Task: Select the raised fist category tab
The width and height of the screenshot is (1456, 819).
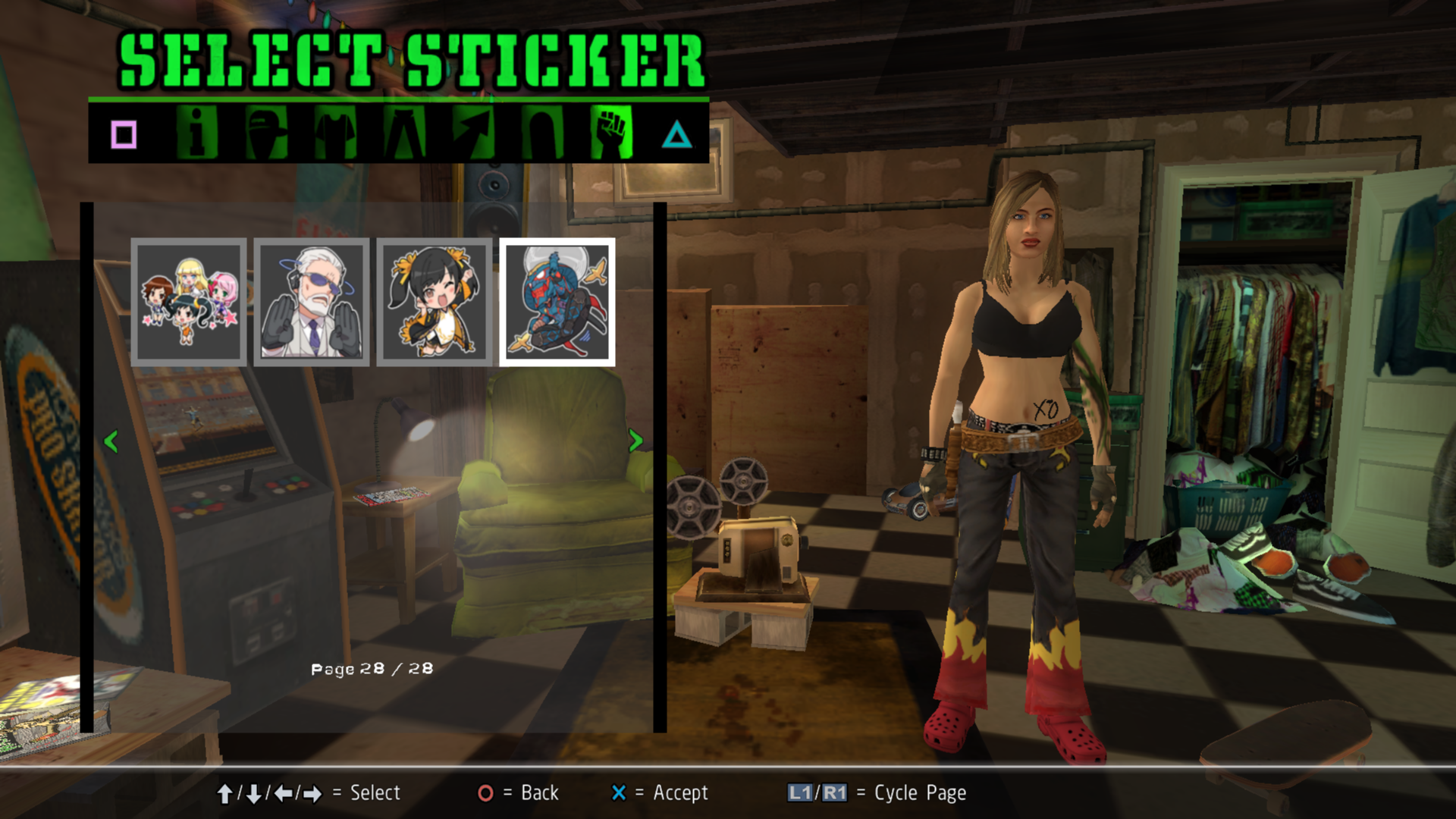Action: 611,133
